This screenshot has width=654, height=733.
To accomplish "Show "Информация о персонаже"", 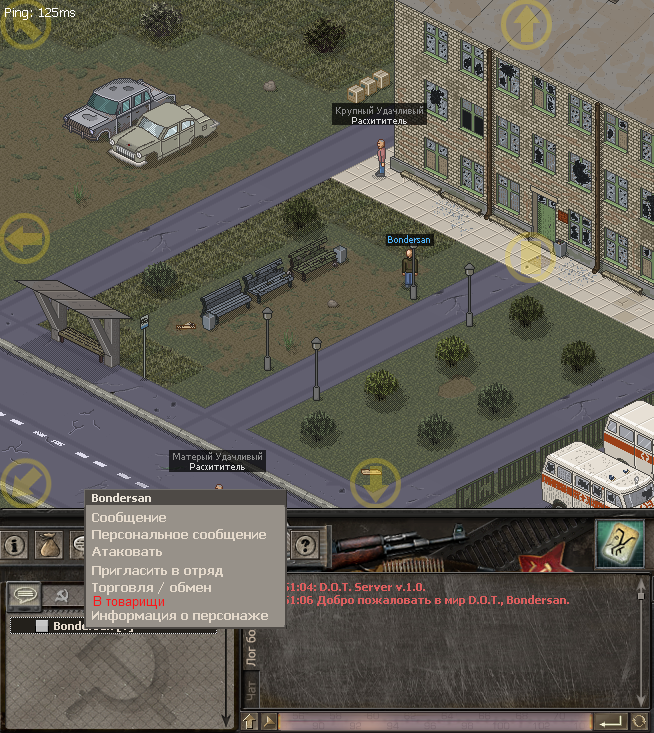I will click(180, 616).
